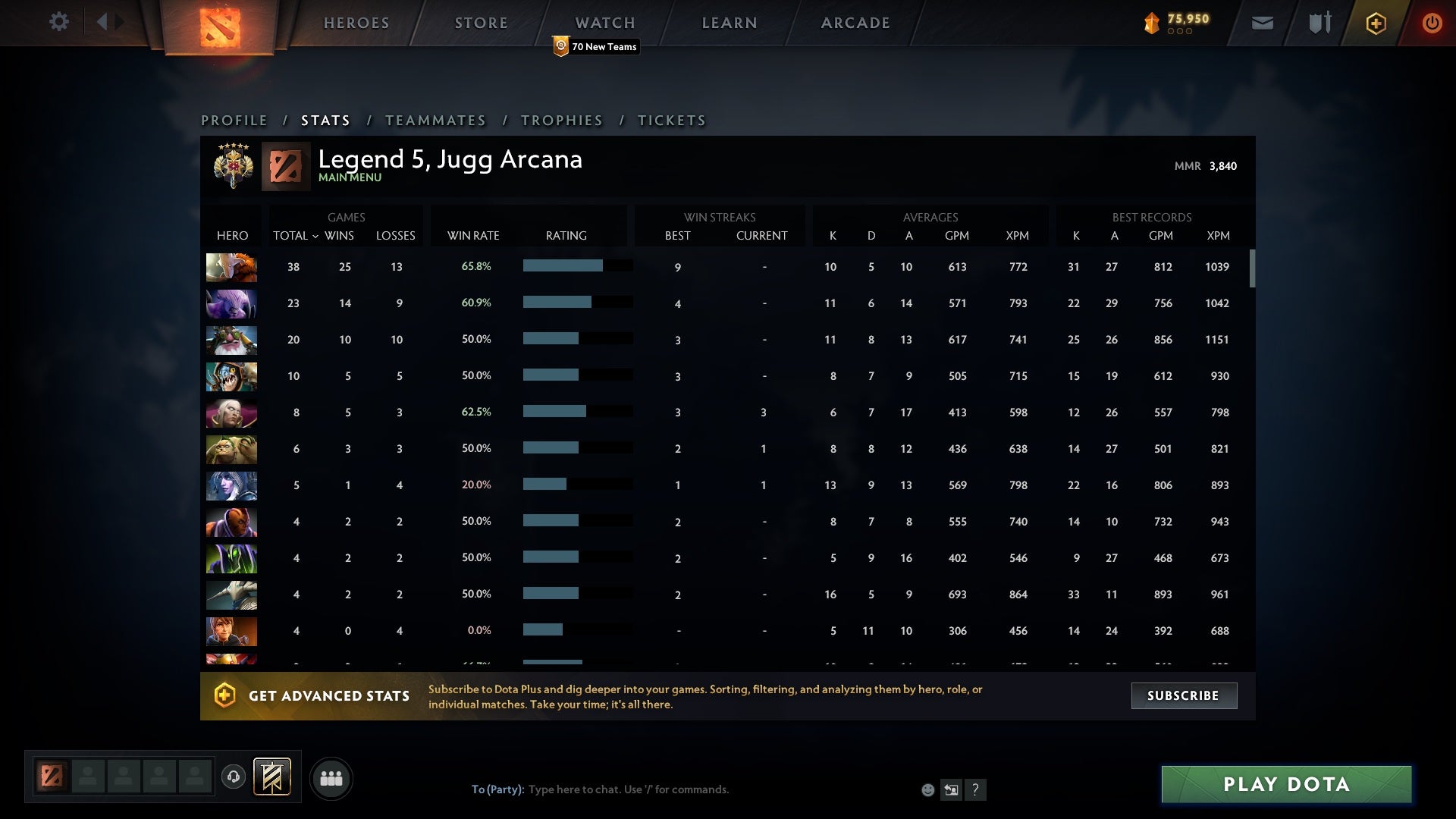Open the emoticon picker in chat
1456x819 pixels.
pos(927,789)
